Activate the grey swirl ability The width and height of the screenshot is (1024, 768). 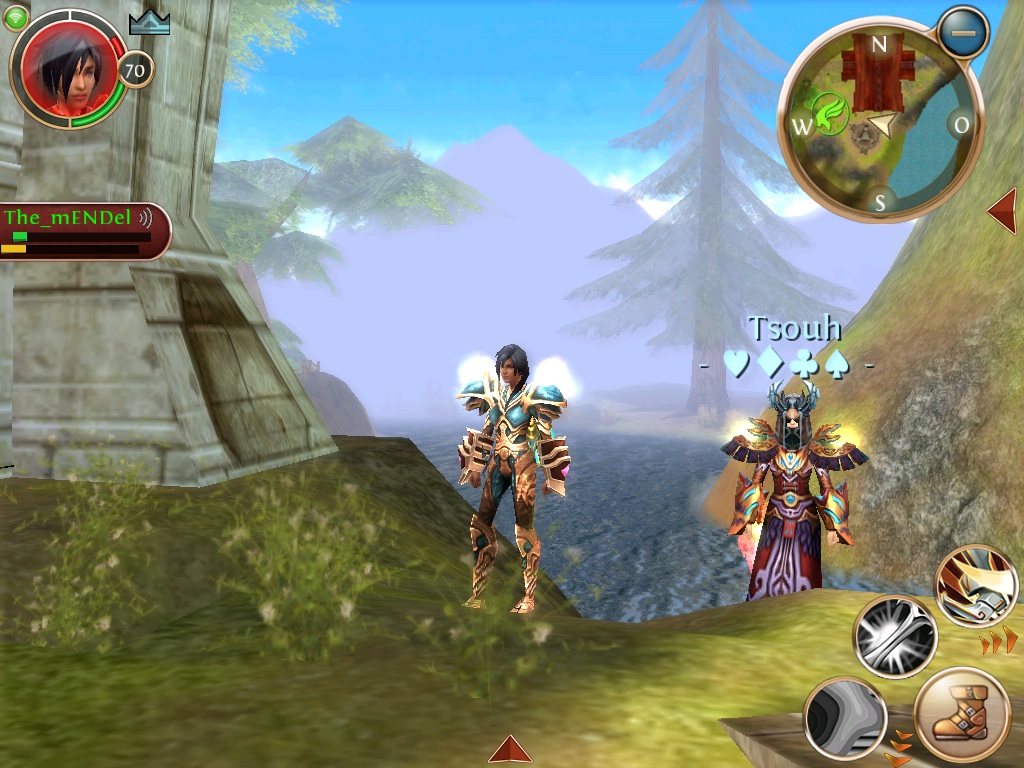[x=845, y=717]
